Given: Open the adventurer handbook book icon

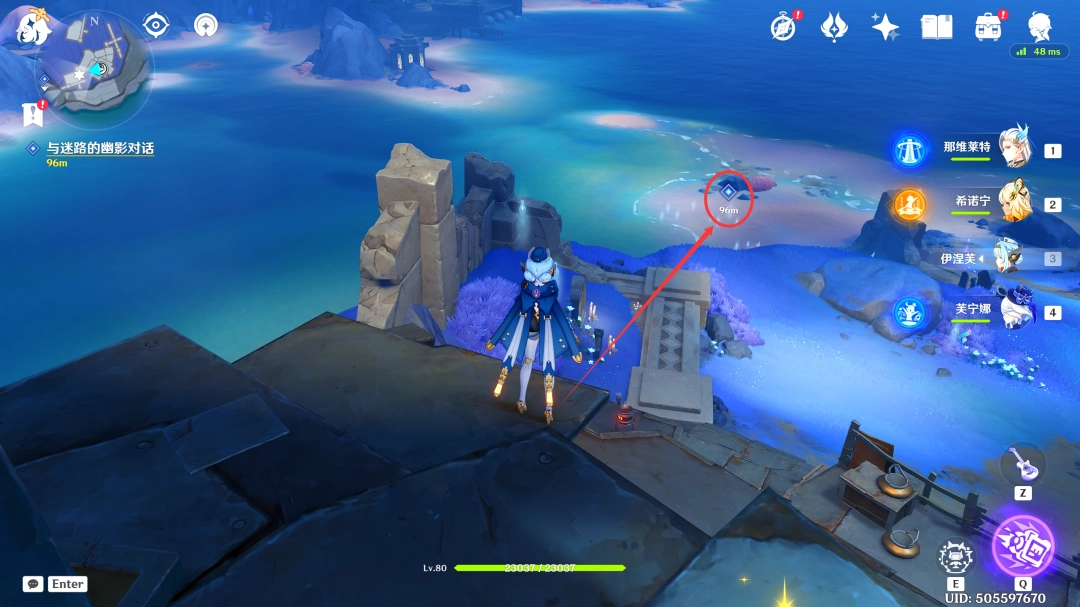Looking at the screenshot, I should [x=937, y=27].
